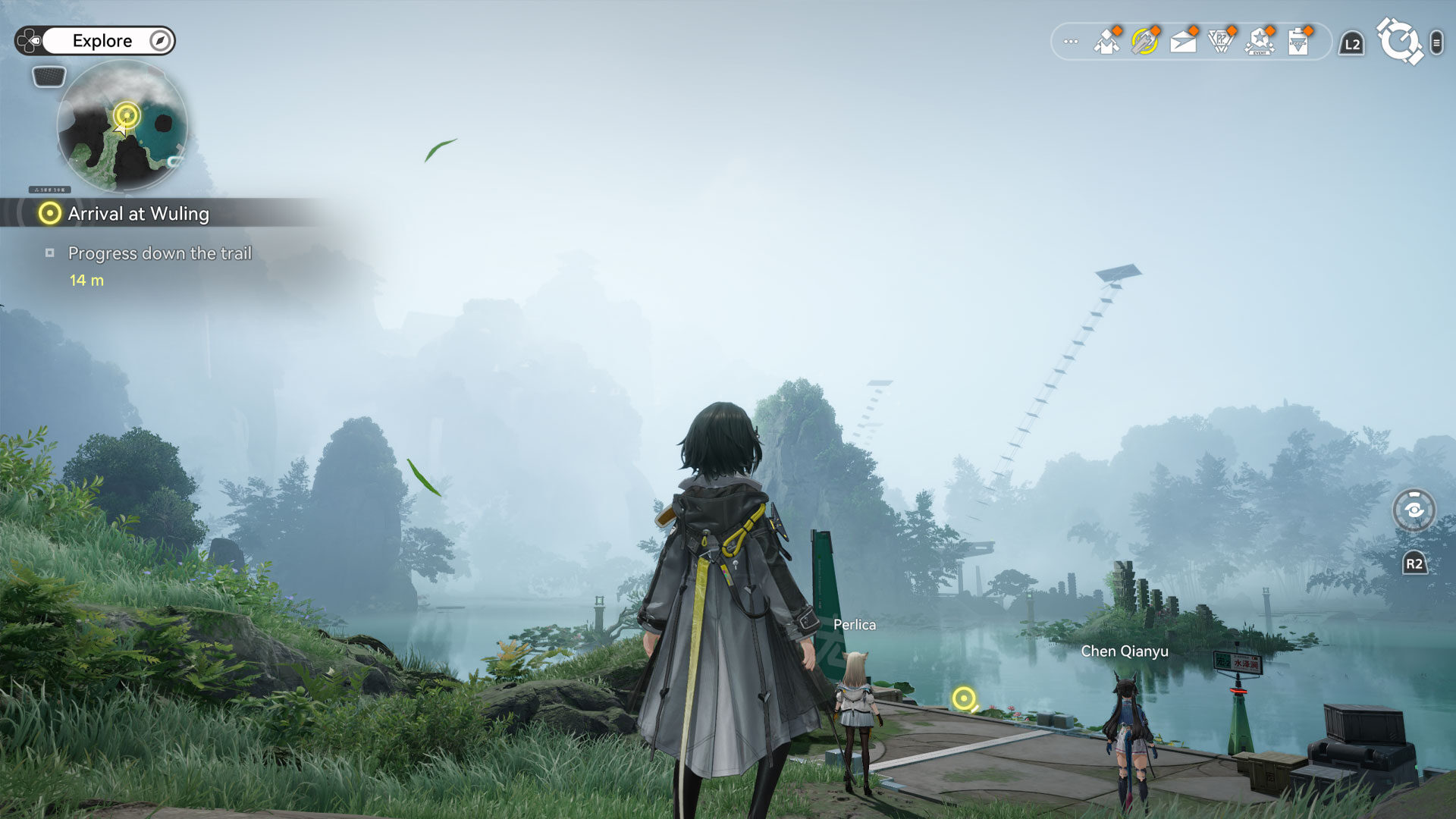The image size is (1456, 819).
Task: Expand the hamburger menu at far top right
Action: (1437, 43)
